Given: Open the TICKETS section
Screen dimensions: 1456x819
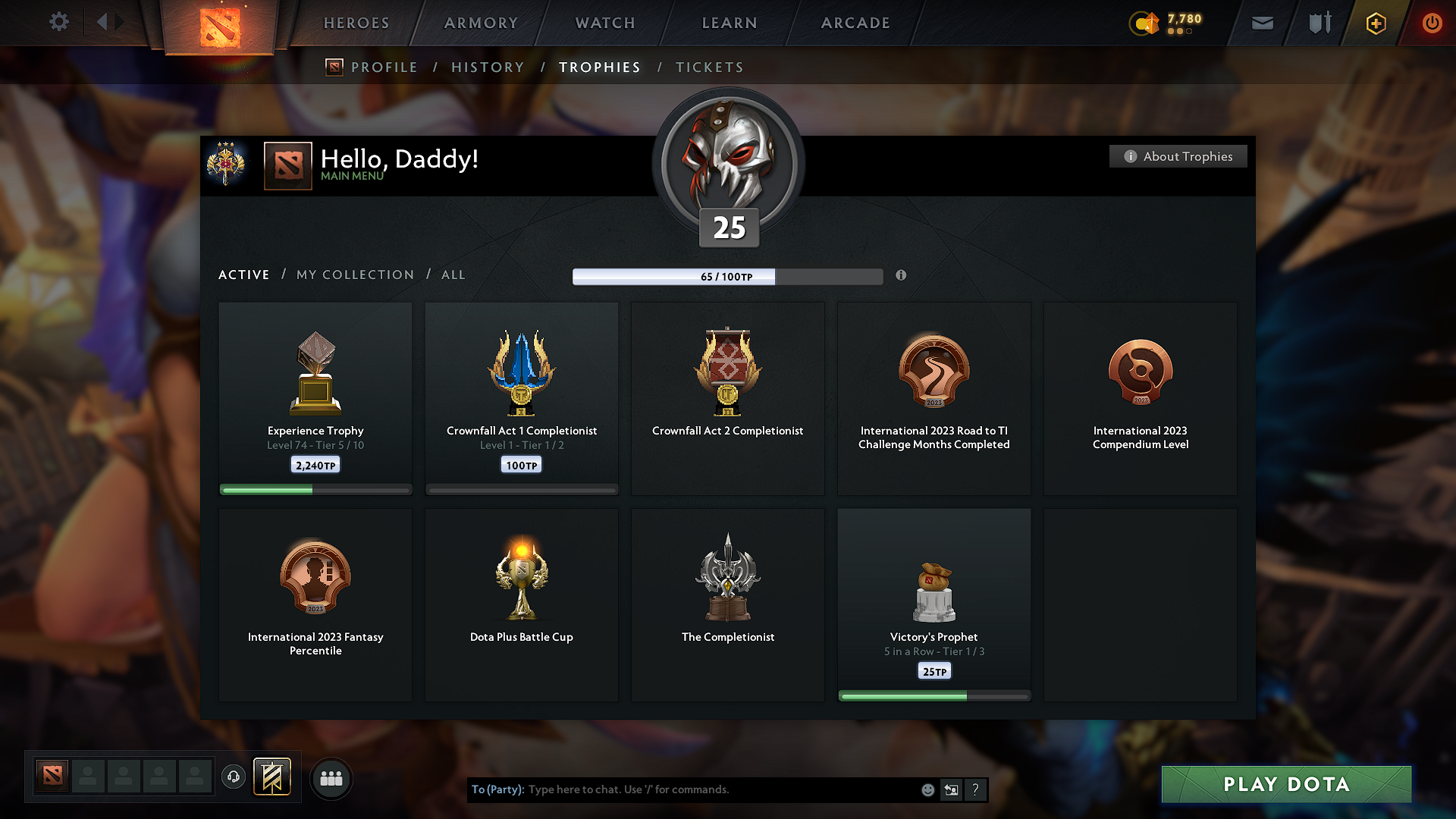Looking at the screenshot, I should [709, 67].
